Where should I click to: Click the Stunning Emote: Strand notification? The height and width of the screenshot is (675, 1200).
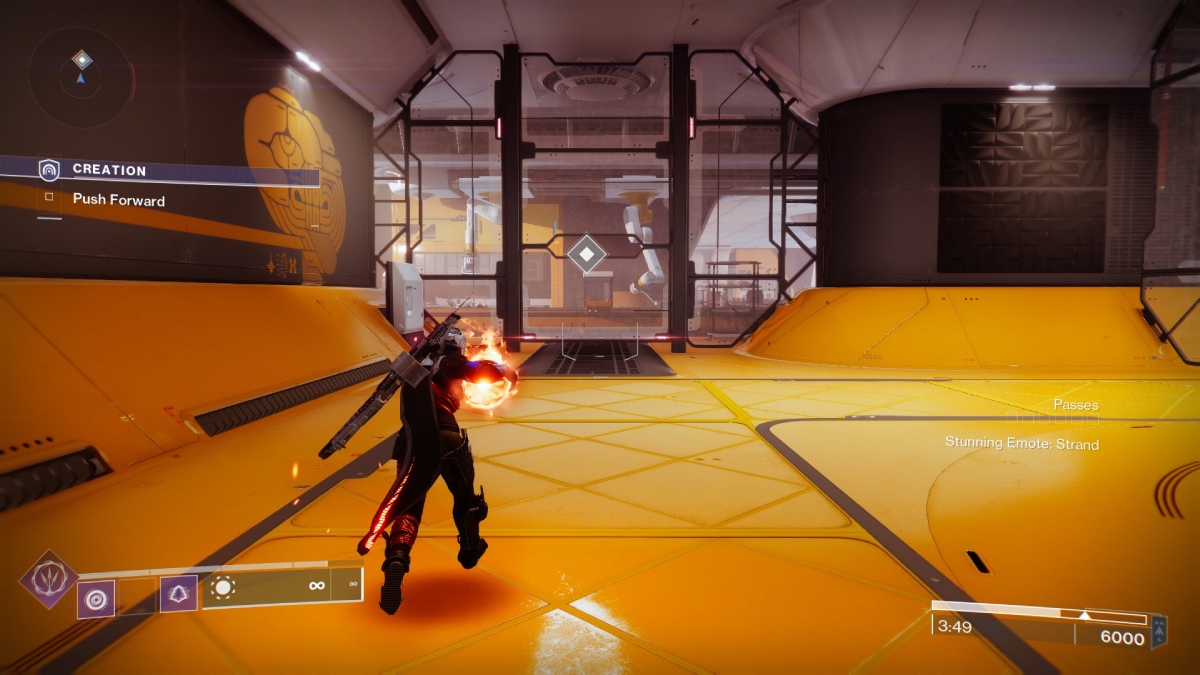click(x=1021, y=443)
